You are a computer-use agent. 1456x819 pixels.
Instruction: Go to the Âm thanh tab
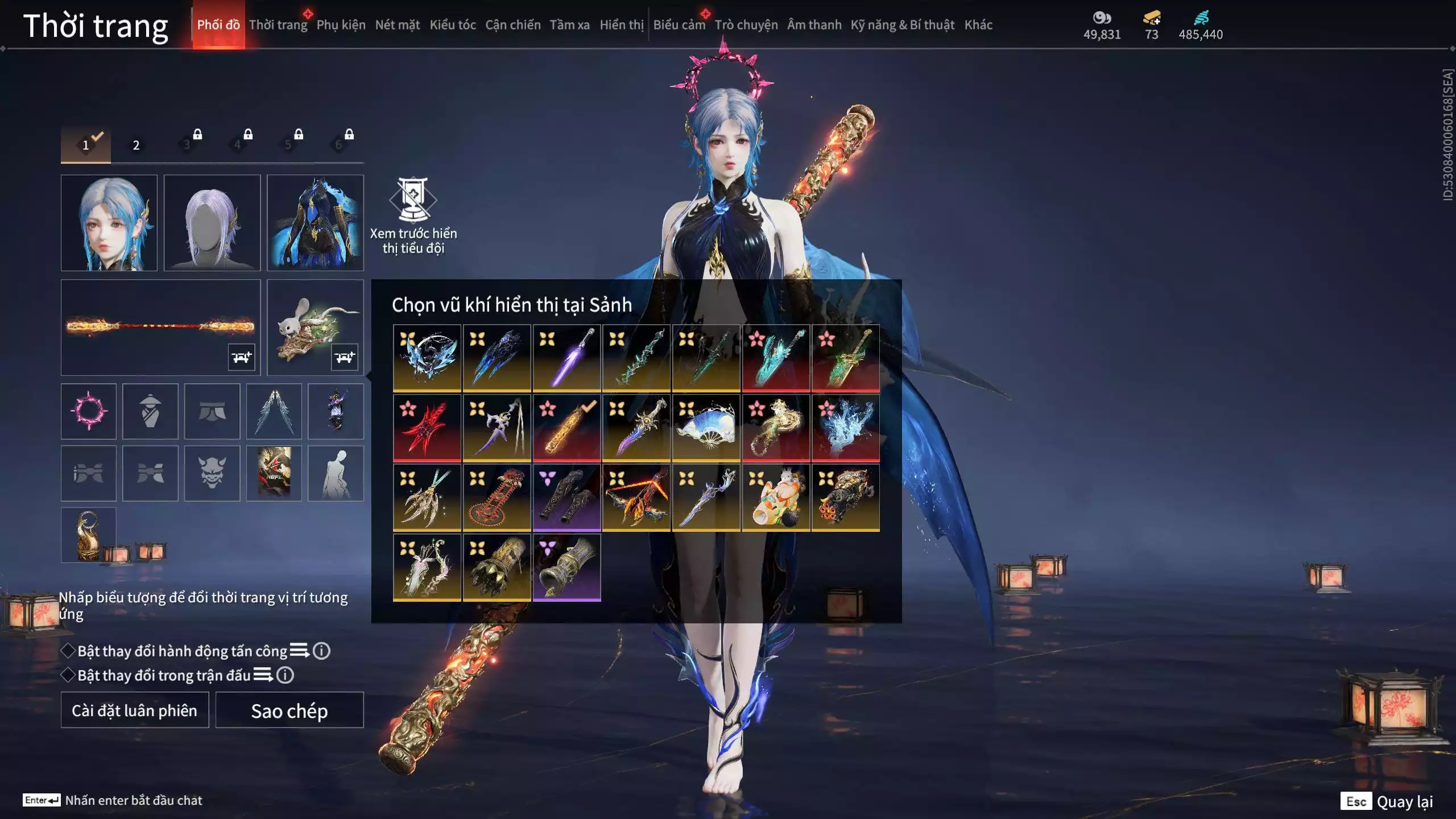[814, 25]
